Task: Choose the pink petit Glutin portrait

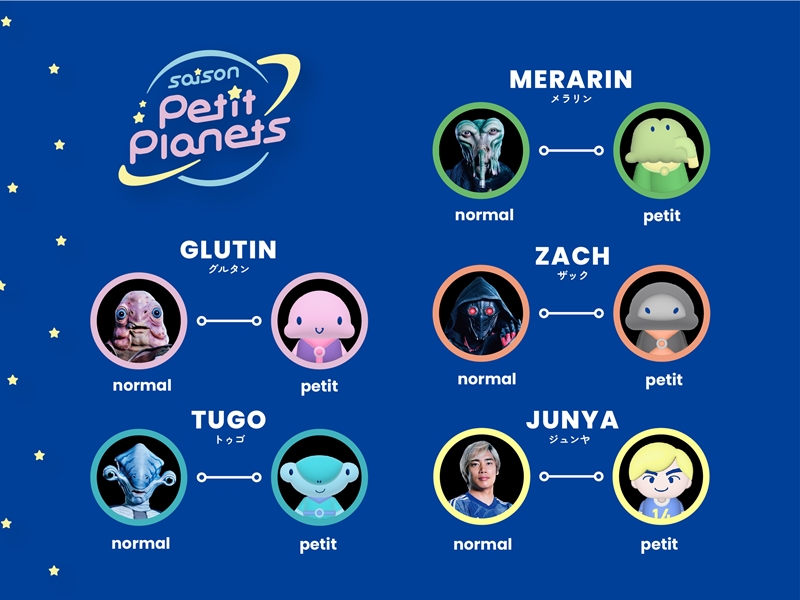Action: point(319,321)
